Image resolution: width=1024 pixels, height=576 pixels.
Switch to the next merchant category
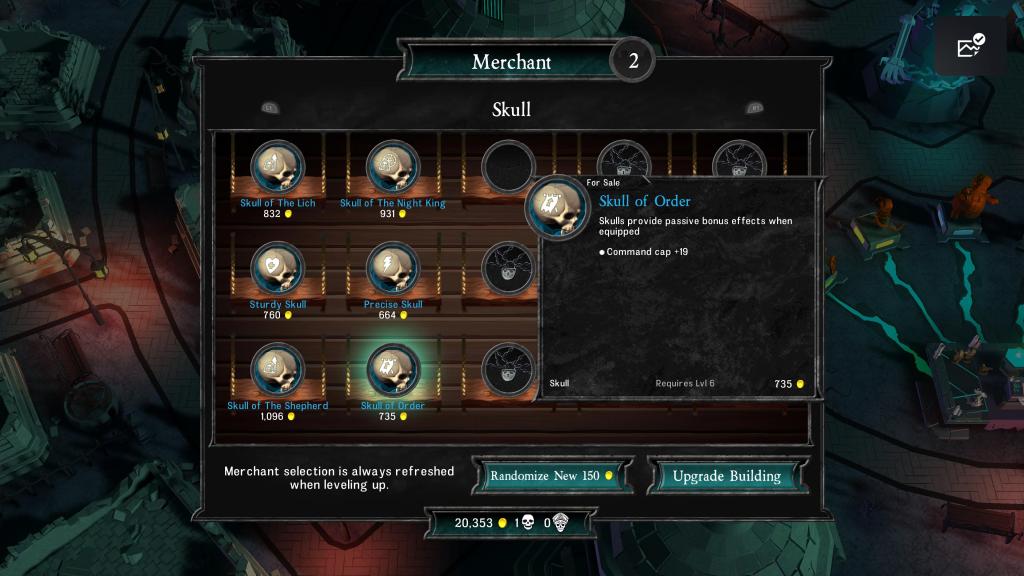[x=754, y=108]
